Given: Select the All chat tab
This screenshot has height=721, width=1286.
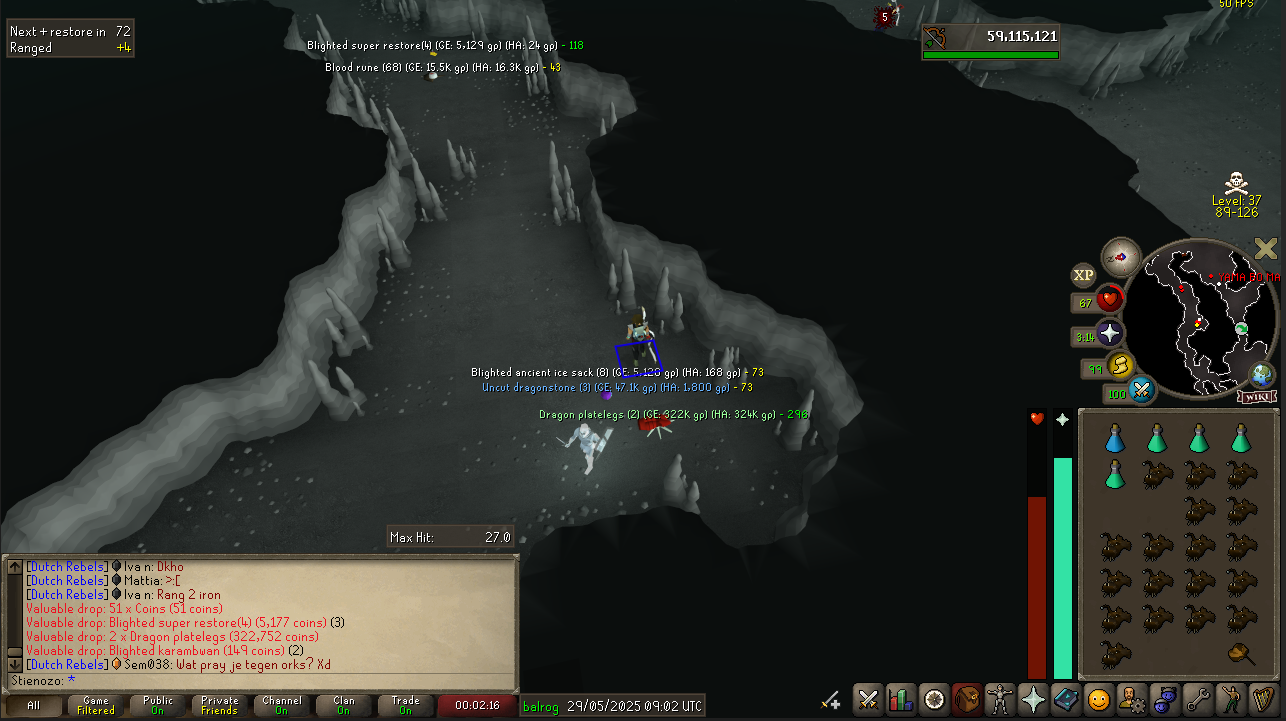Looking at the screenshot, I should (33, 705).
